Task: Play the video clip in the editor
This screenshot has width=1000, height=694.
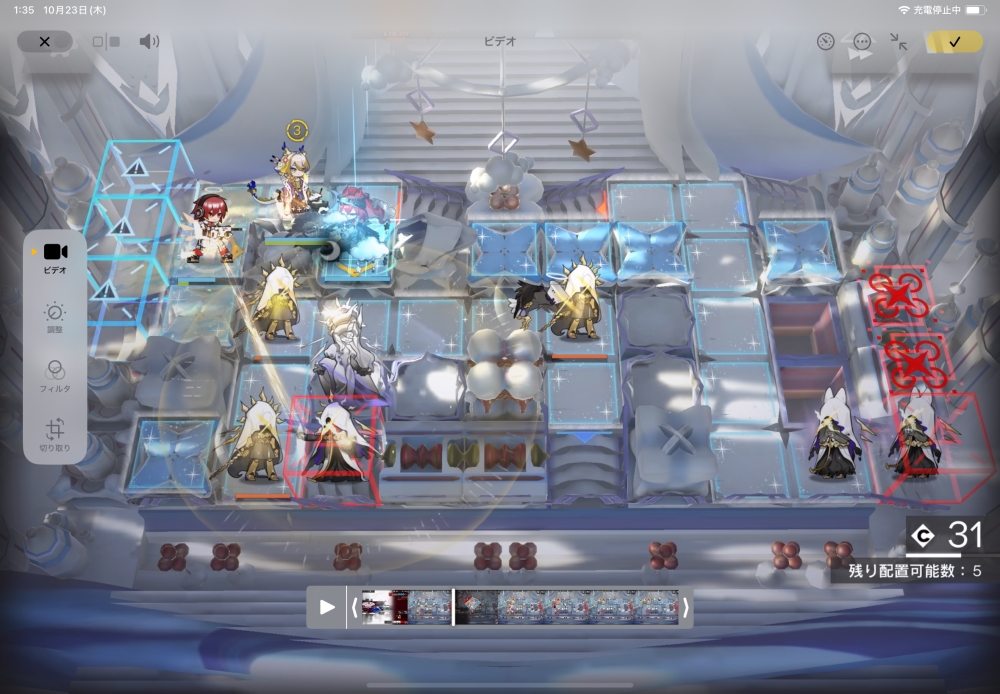Action: click(327, 607)
